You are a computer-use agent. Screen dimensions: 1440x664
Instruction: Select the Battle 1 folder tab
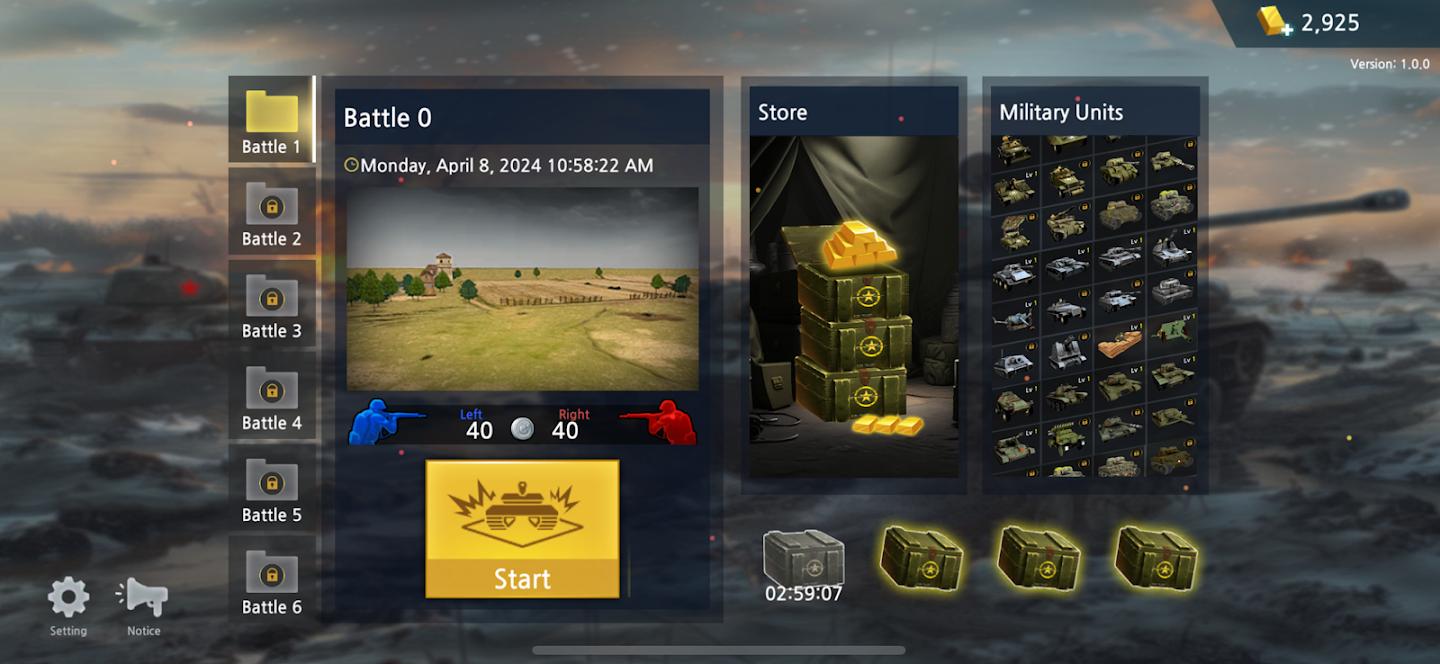coord(271,121)
